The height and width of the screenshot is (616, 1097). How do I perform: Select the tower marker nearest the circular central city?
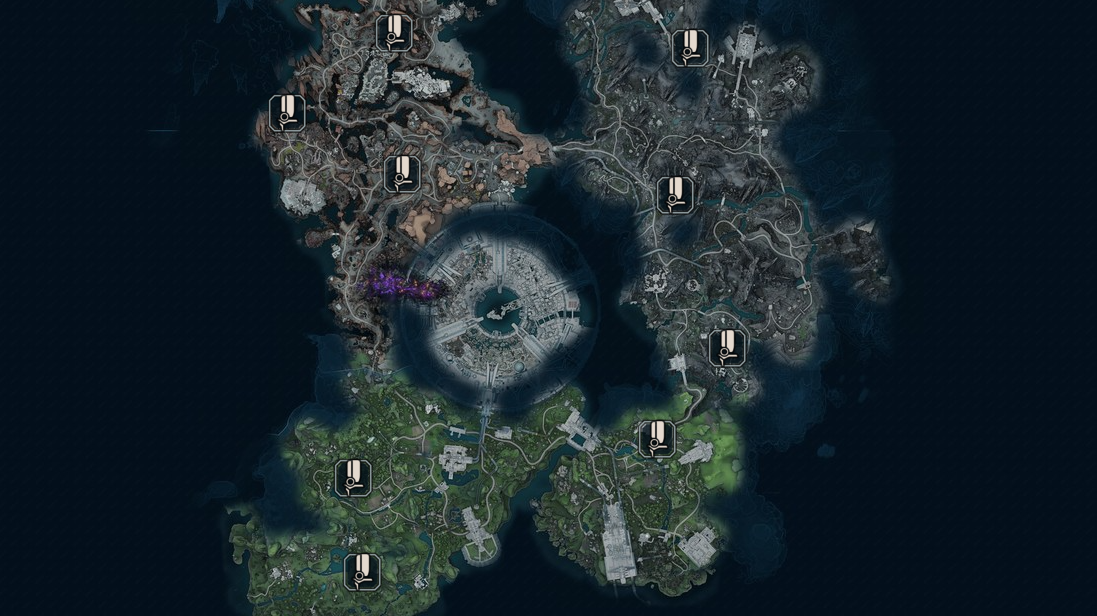(x=402, y=174)
